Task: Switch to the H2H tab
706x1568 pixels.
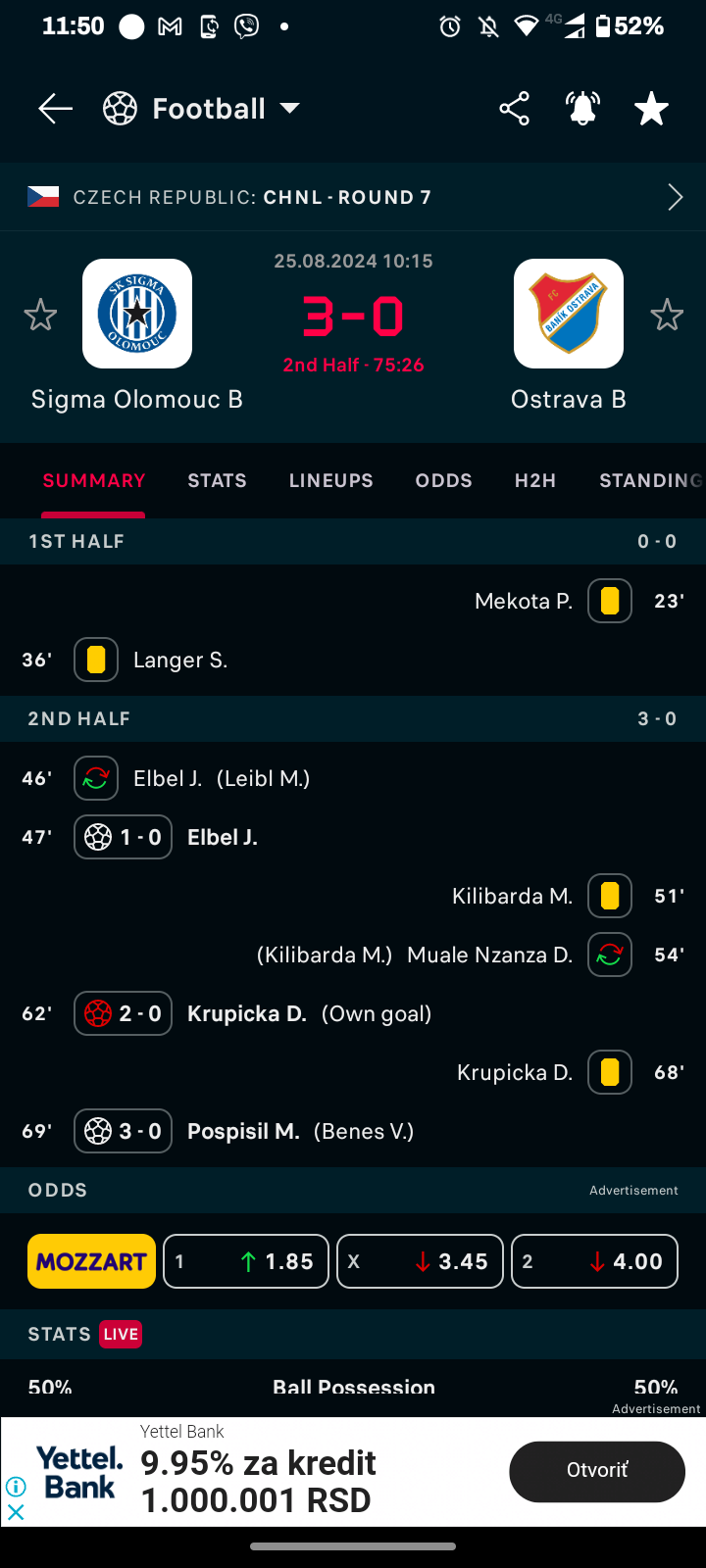Action: [x=535, y=481]
